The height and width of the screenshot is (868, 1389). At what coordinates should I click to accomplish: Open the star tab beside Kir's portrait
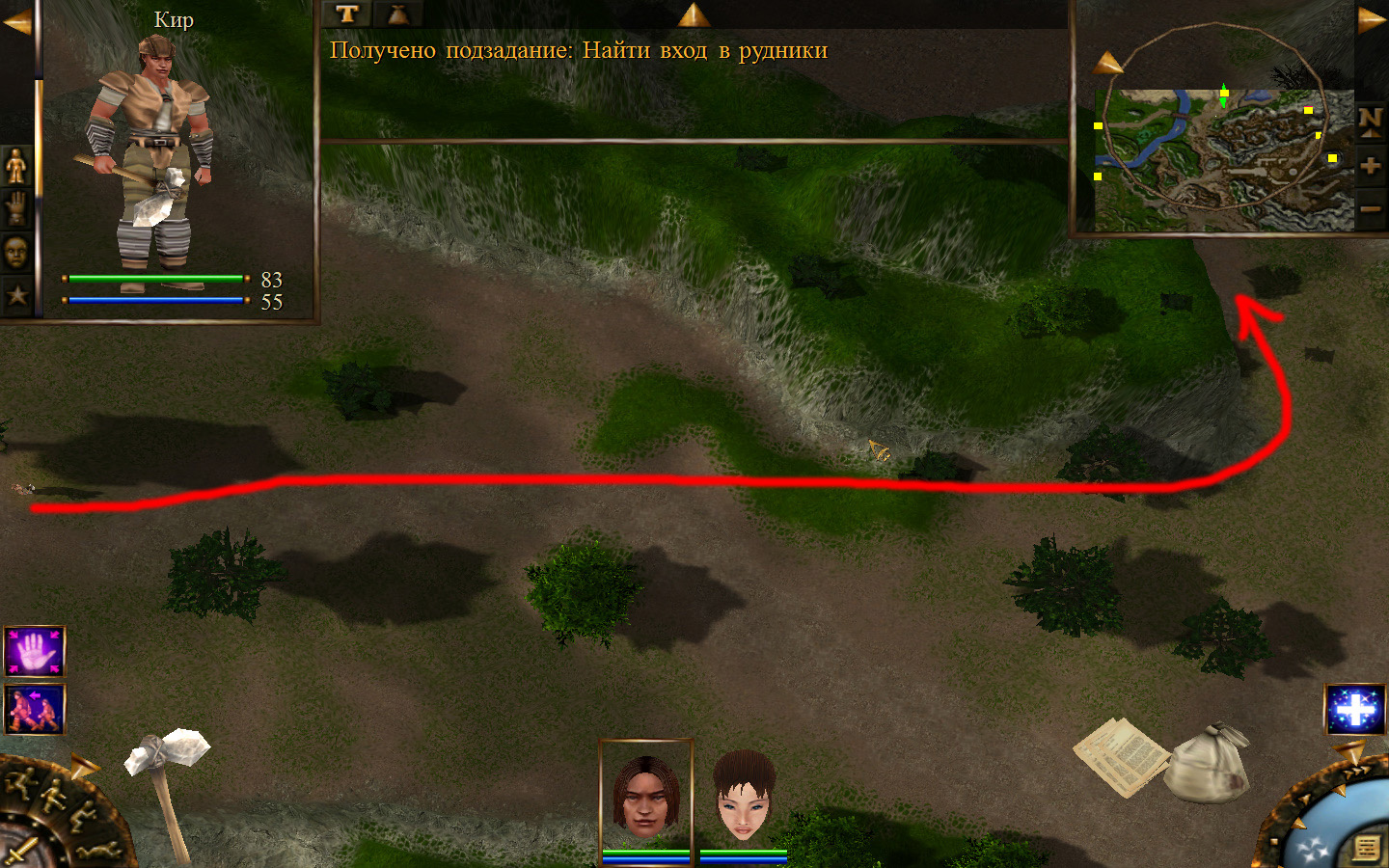coord(16,295)
